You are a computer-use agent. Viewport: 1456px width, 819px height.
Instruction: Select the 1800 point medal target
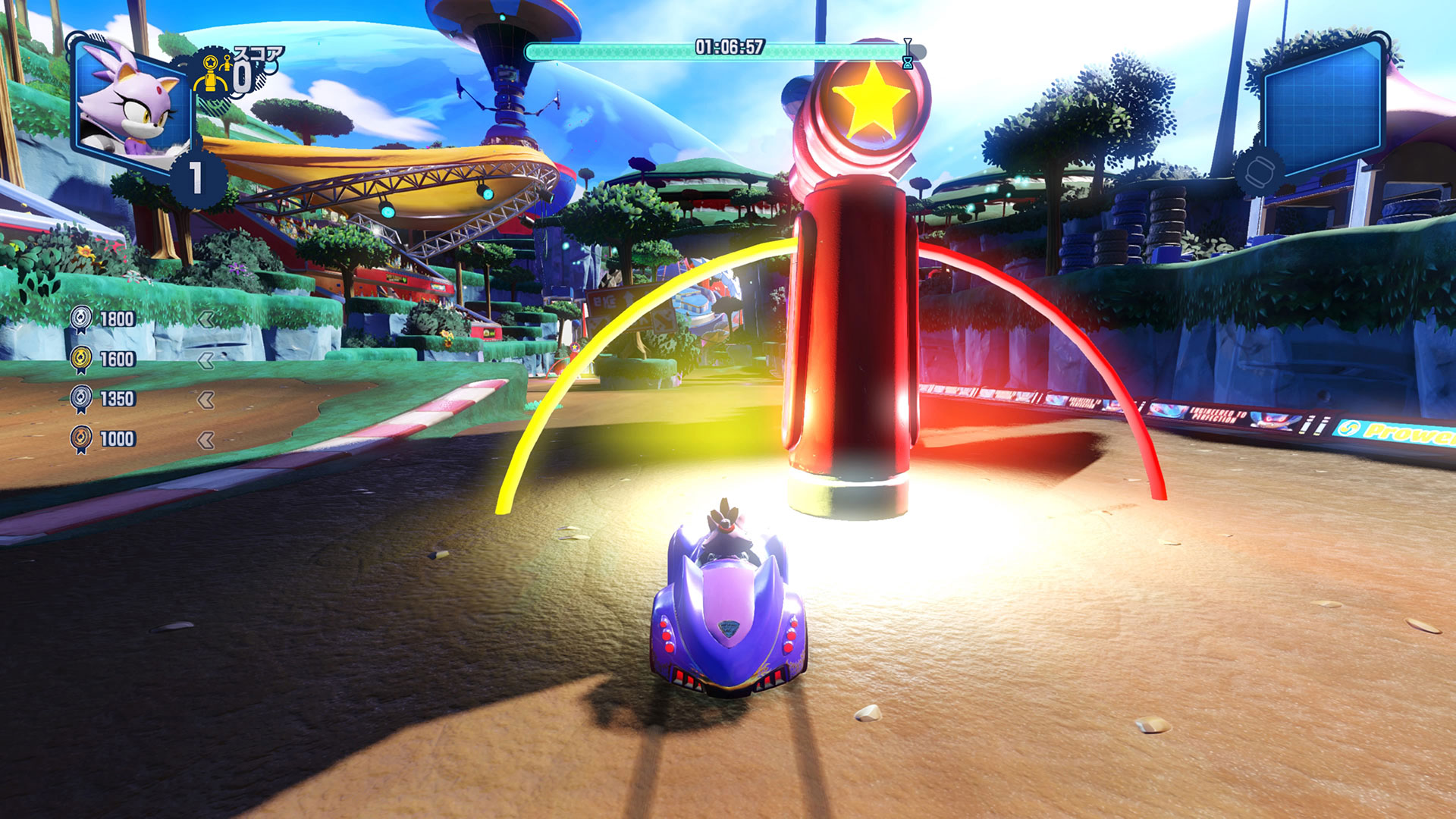[x=103, y=319]
